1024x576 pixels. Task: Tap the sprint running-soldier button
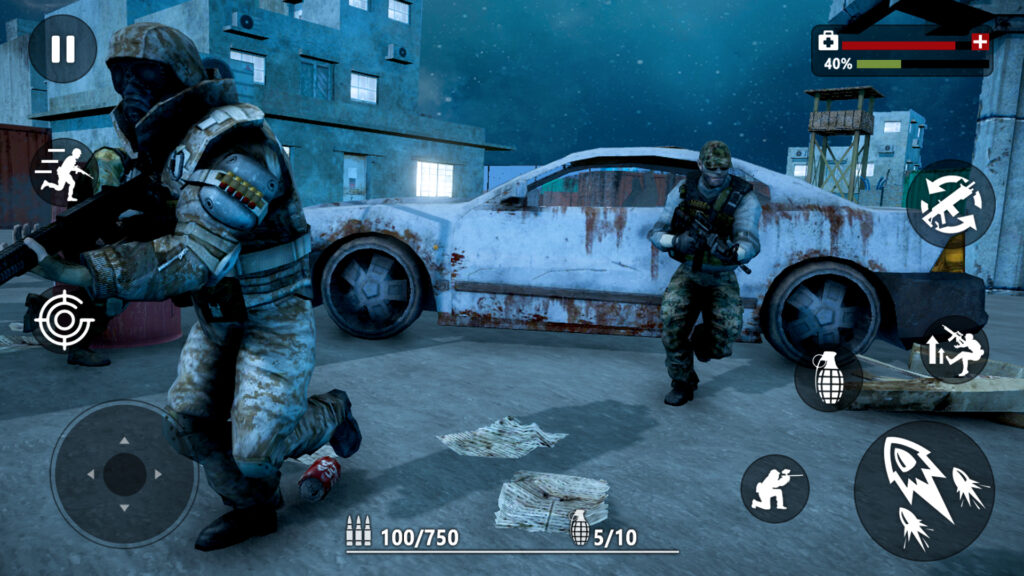63,172
